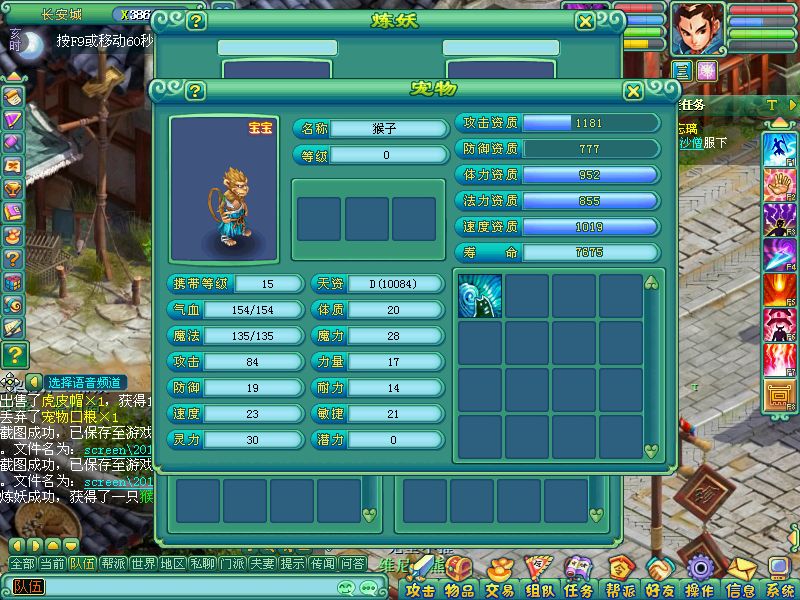This screenshot has width=800, height=600.
Task: Open help for the 宠物 window
Action: (195, 91)
